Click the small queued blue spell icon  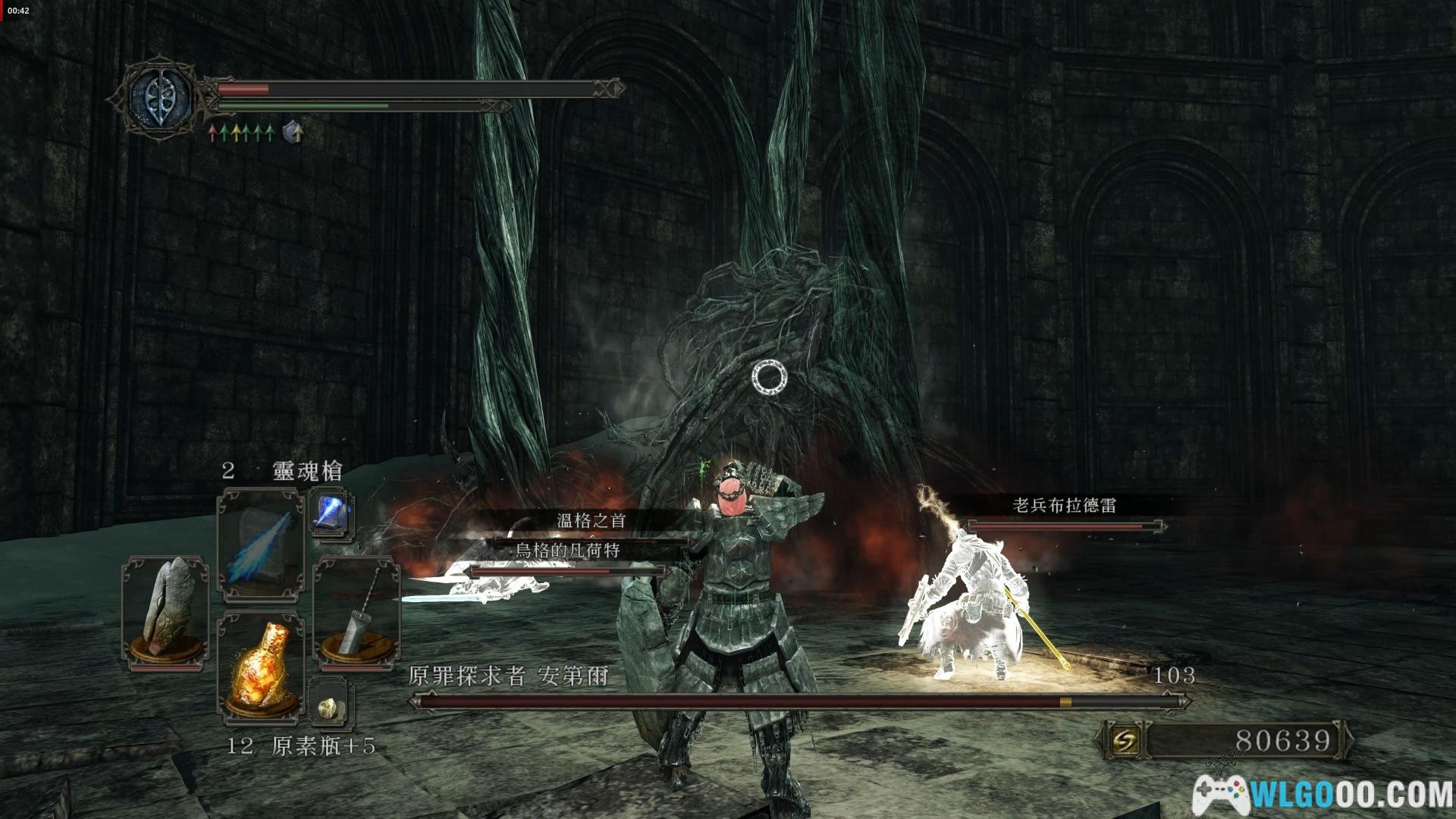pyautogui.click(x=331, y=512)
